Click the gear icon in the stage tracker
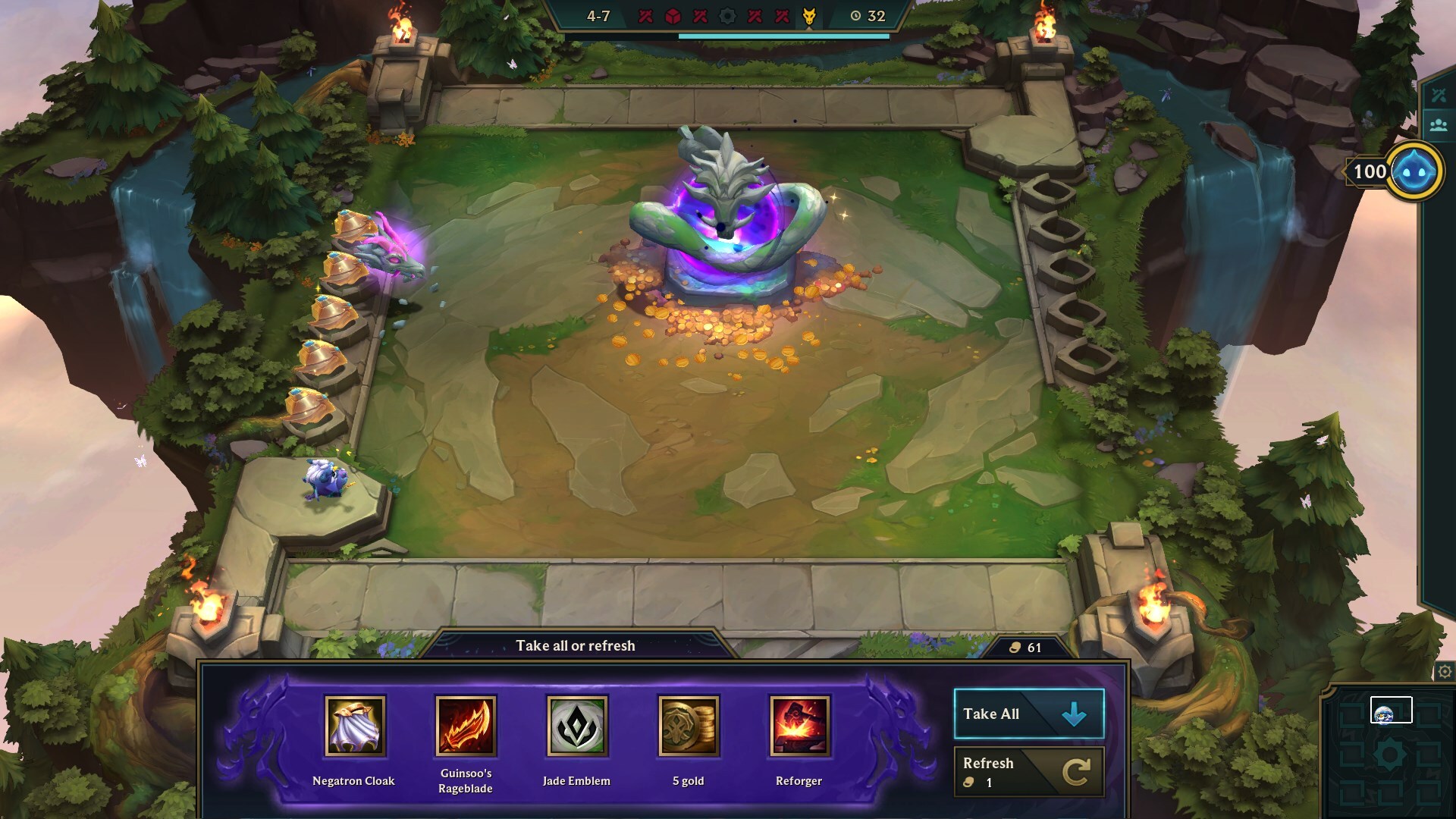The image size is (1456, 819). coord(728,14)
